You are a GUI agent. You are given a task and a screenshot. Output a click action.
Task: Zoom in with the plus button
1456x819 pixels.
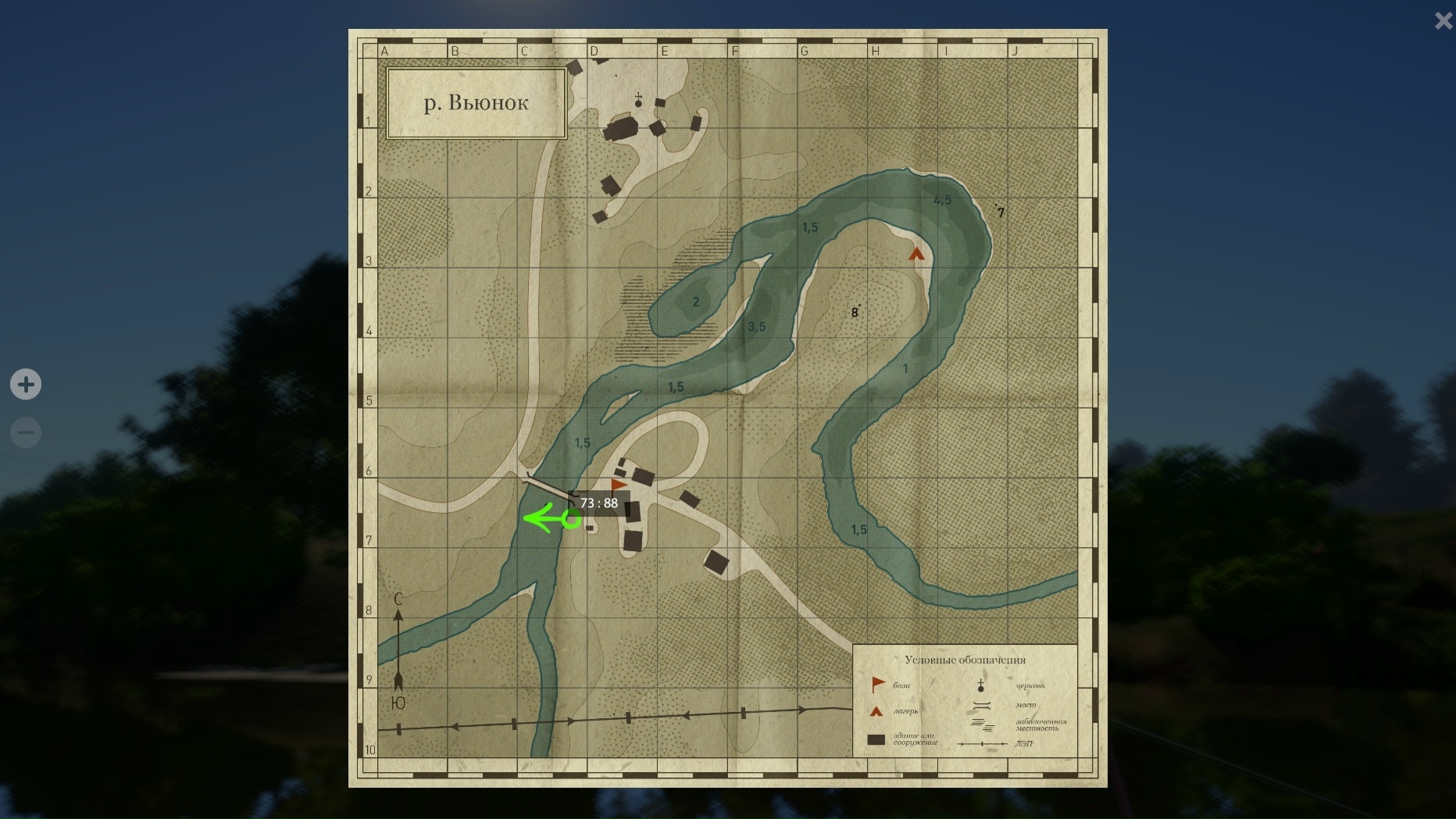pos(26,384)
